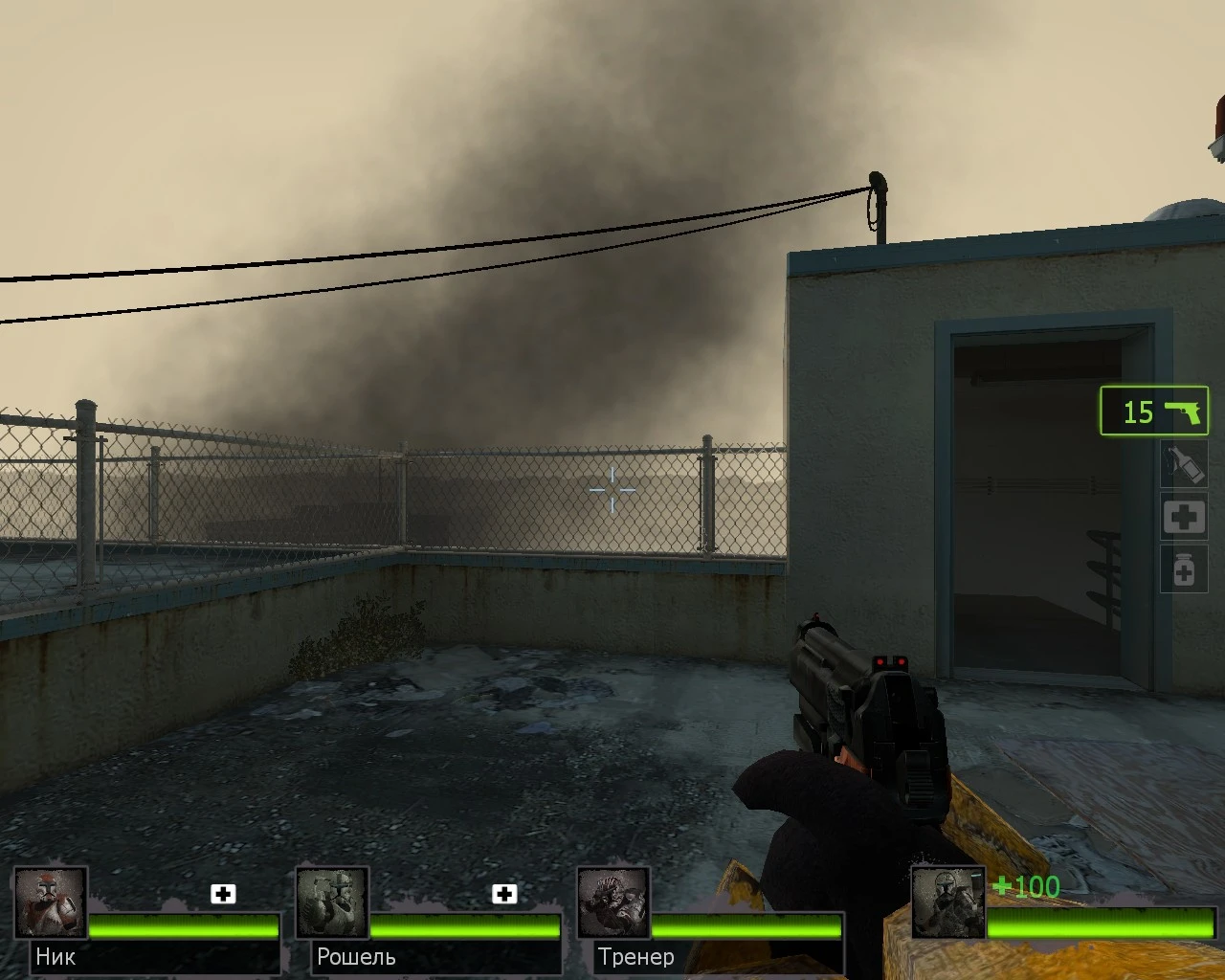The image size is (1225, 980).
Task: Select the first aid kit icon
Action: (x=1184, y=517)
